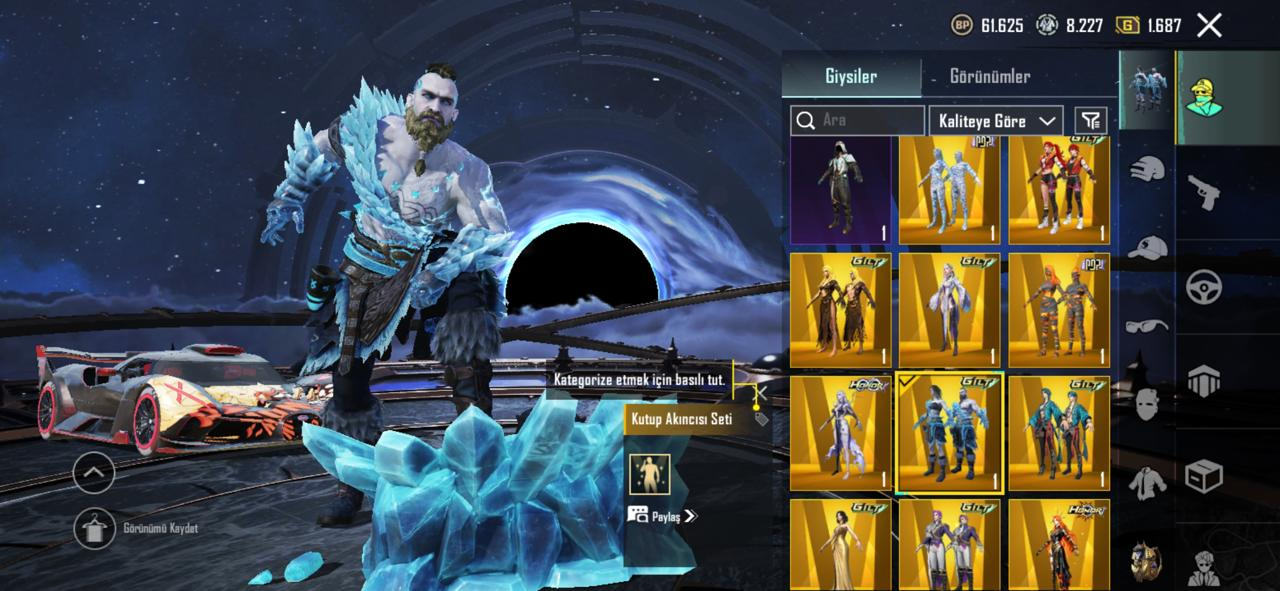
Task: Select the yellow gown outfit tile
Action: (x=840, y=545)
